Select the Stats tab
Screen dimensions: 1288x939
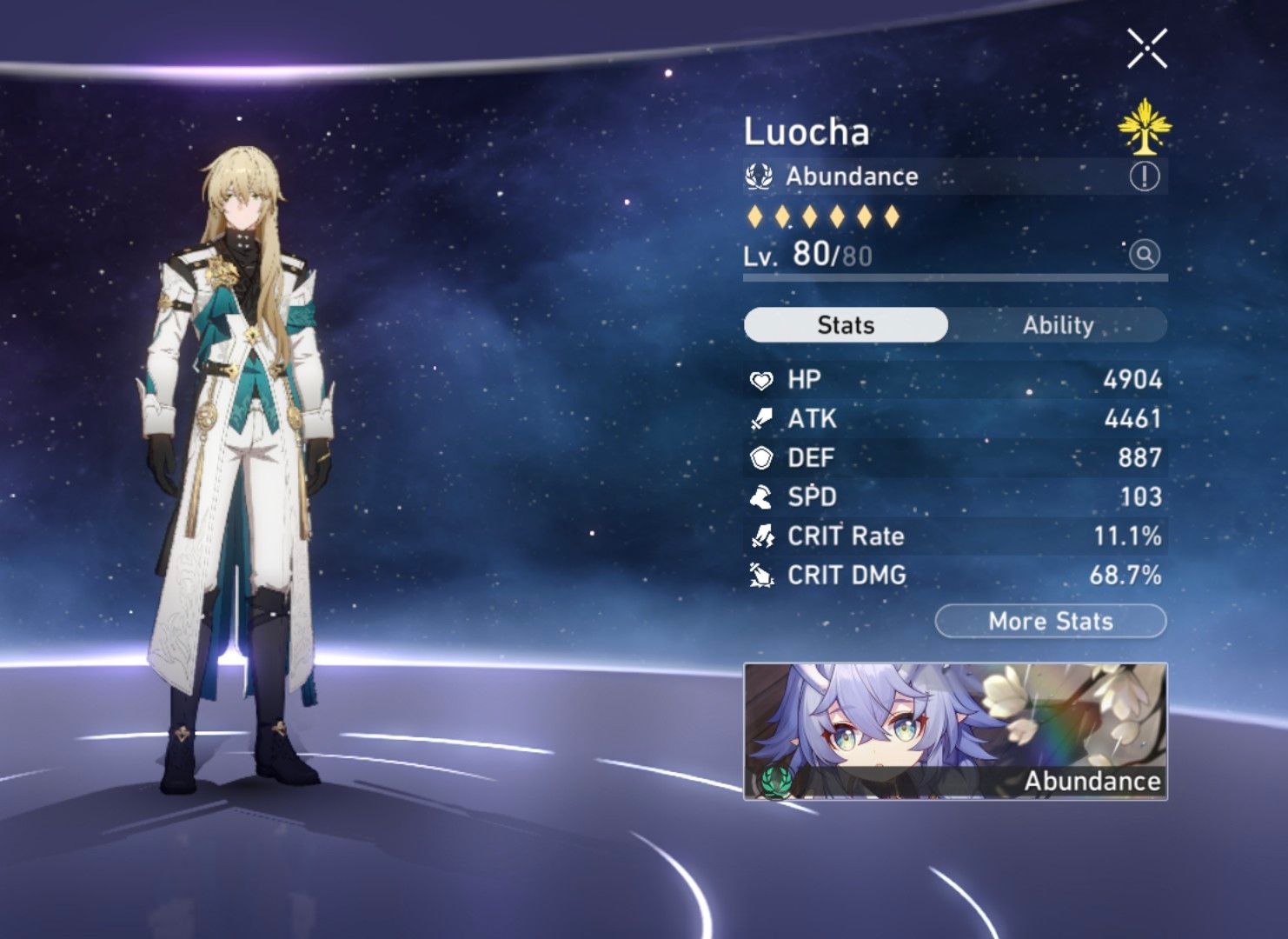coord(842,325)
